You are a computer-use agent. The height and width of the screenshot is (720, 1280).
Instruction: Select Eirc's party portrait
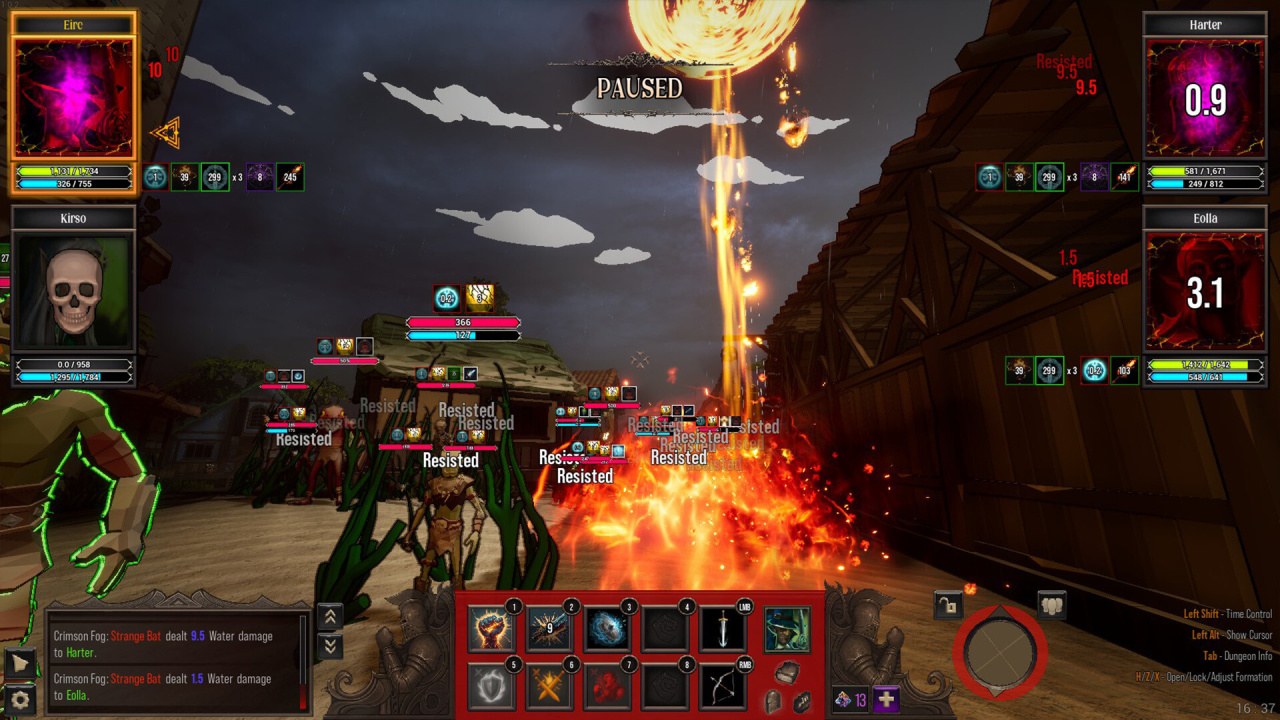point(73,97)
